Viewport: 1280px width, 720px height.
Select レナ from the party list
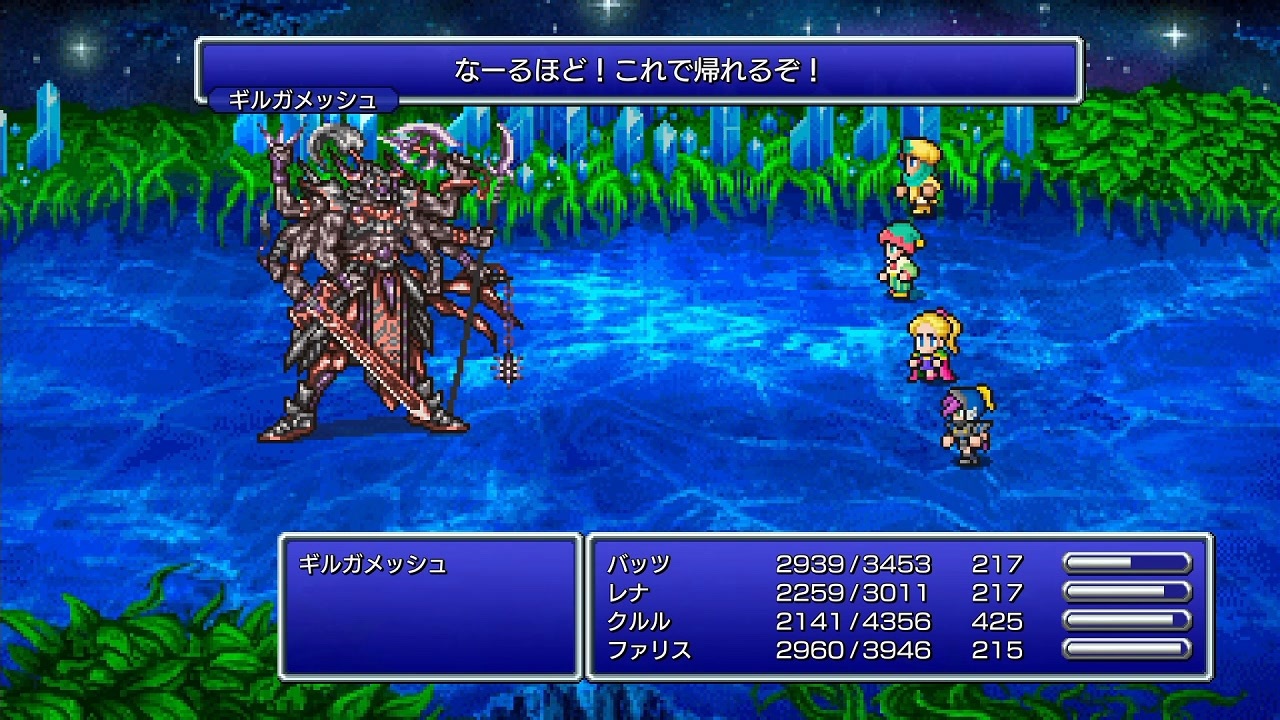(632, 593)
